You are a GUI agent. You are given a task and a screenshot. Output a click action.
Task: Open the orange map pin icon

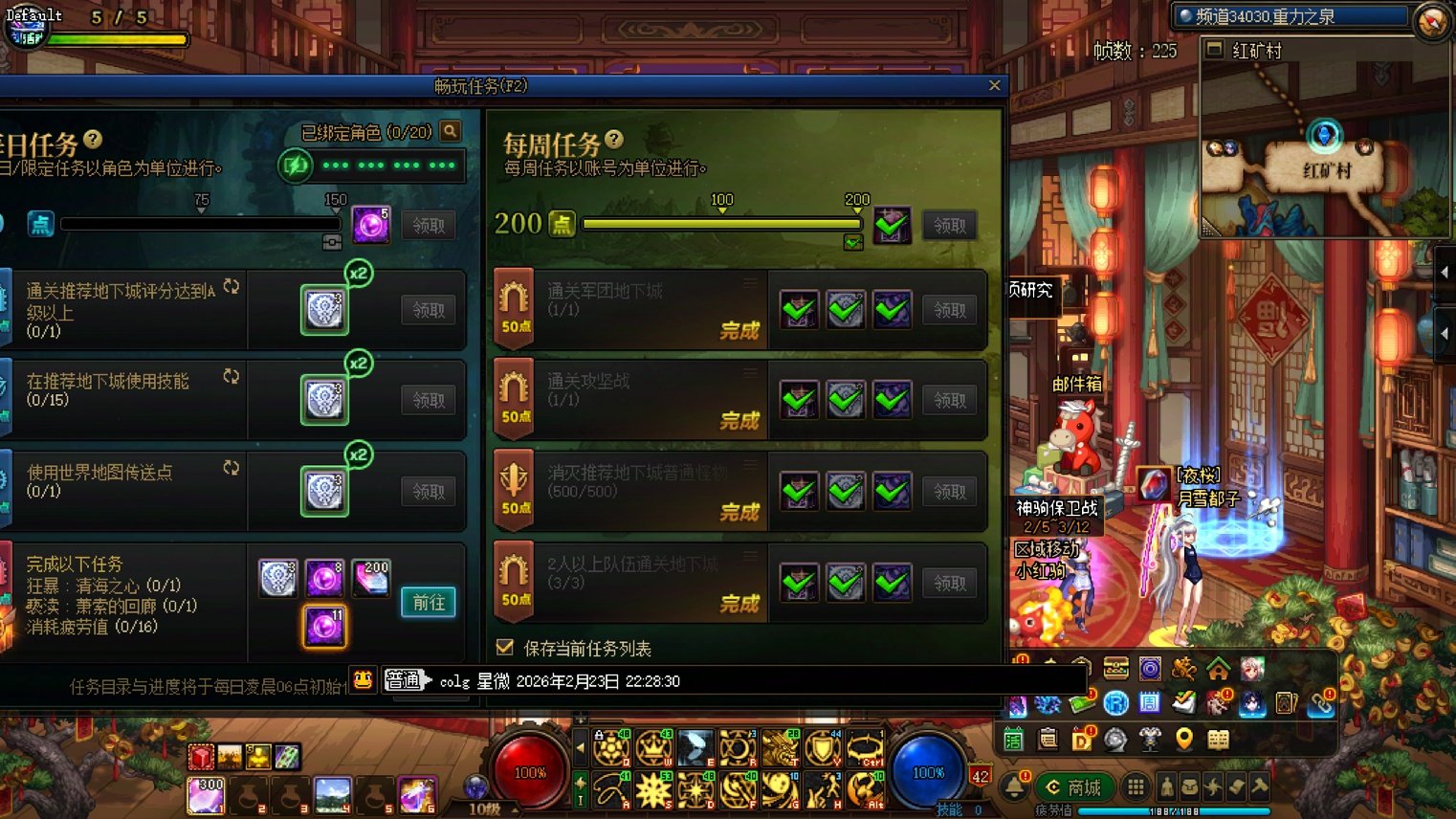(1184, 739)
